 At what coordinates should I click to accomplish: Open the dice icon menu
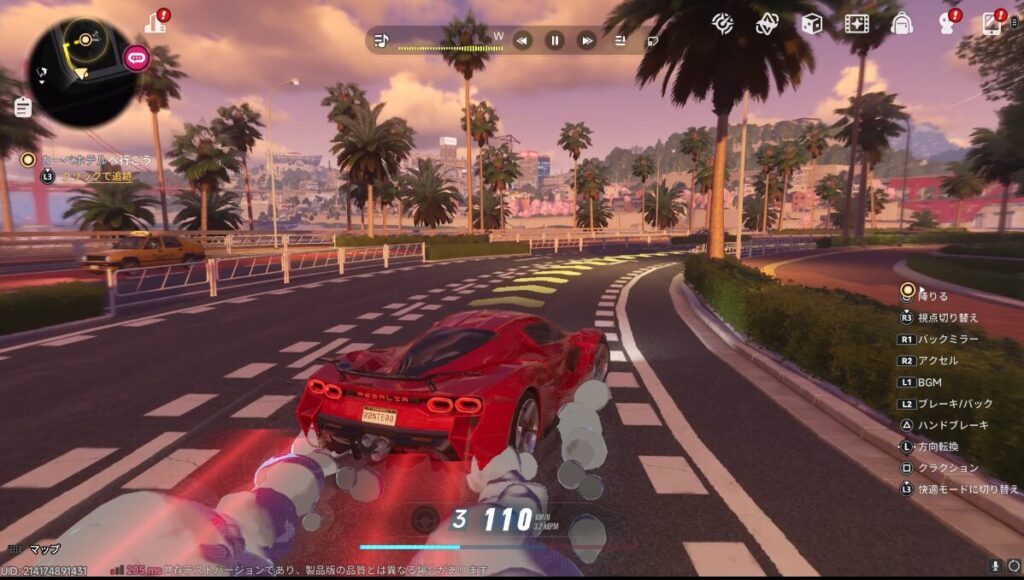click(x=812, y=23)
